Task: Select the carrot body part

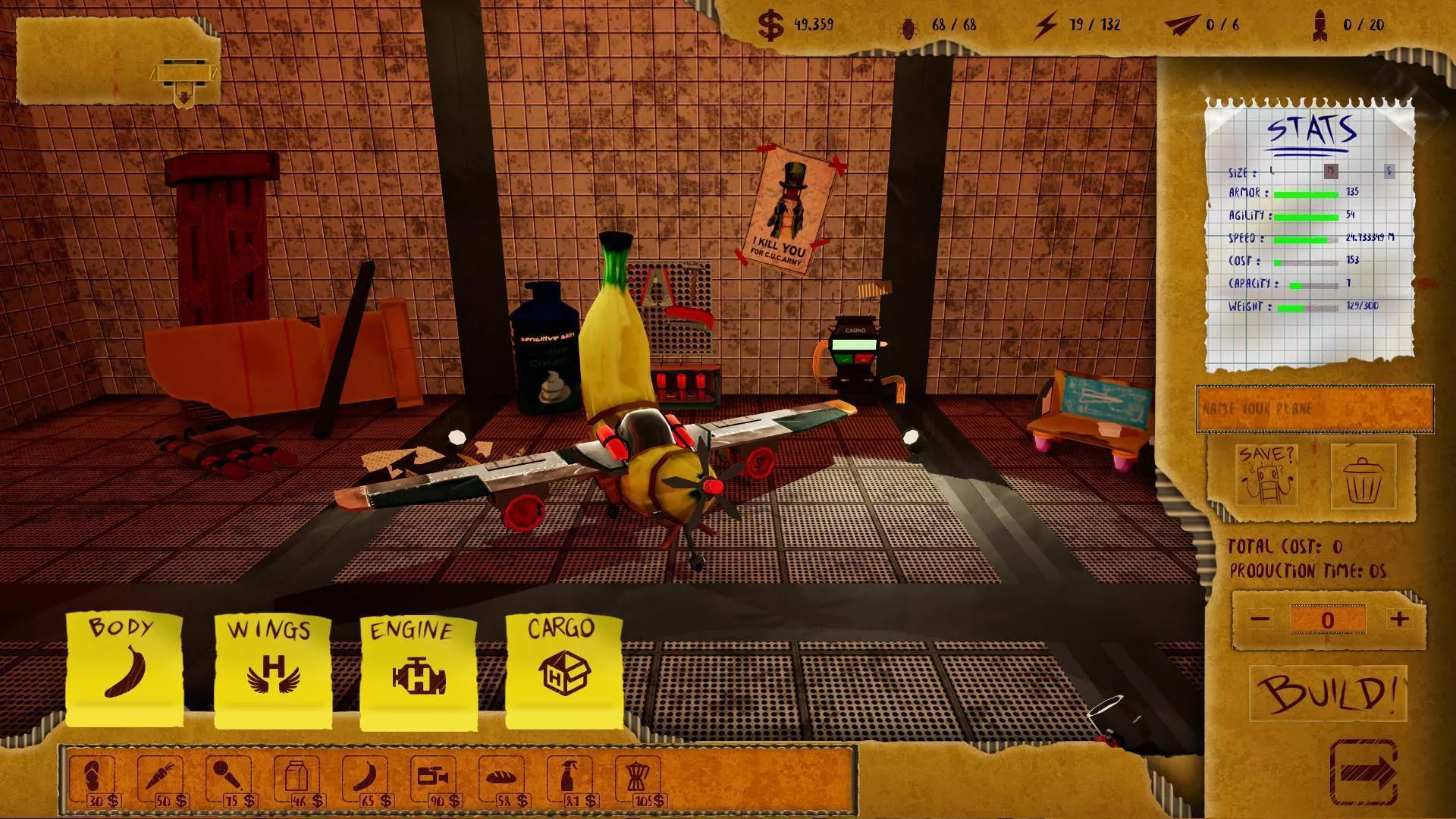Action: [161, 780]
